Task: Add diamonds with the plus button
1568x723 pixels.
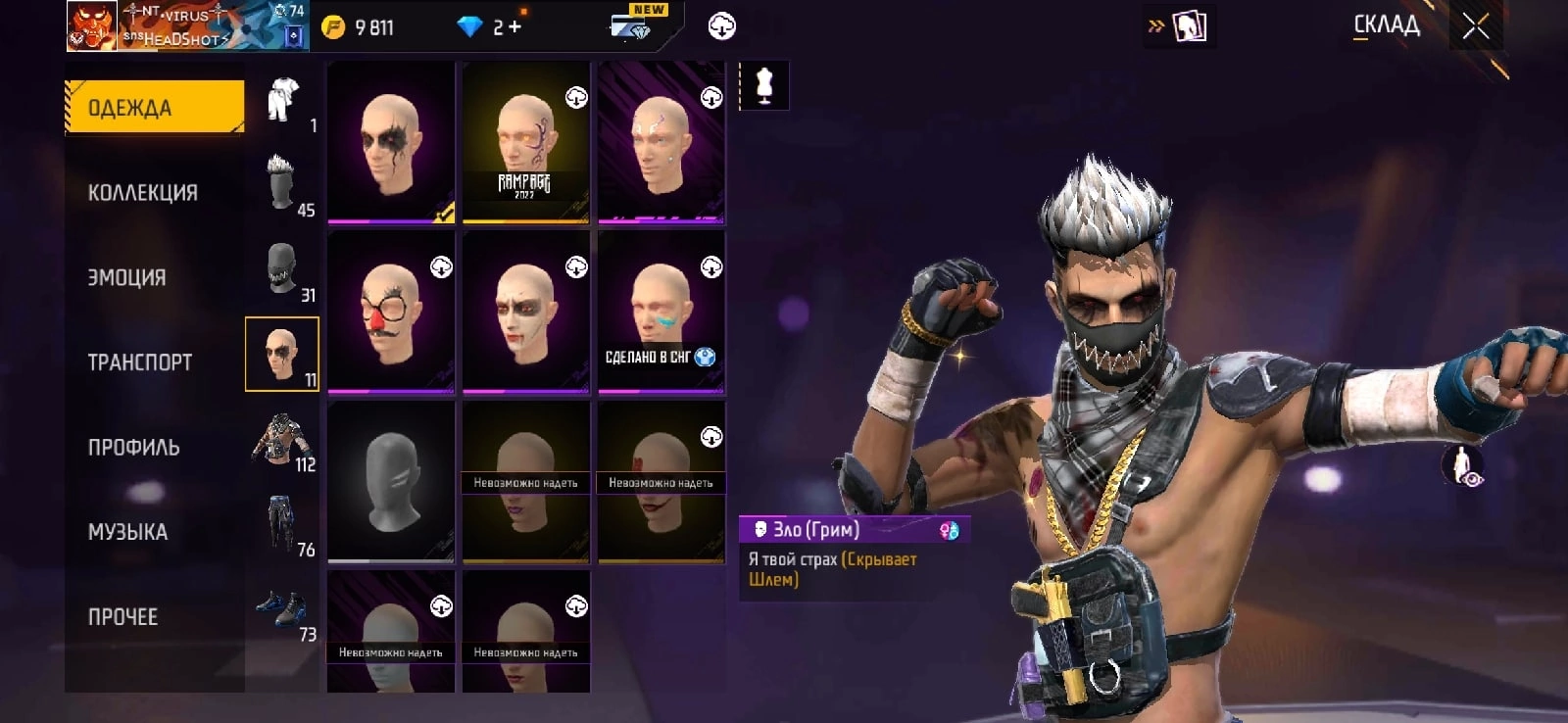Action: pos(514,27)
